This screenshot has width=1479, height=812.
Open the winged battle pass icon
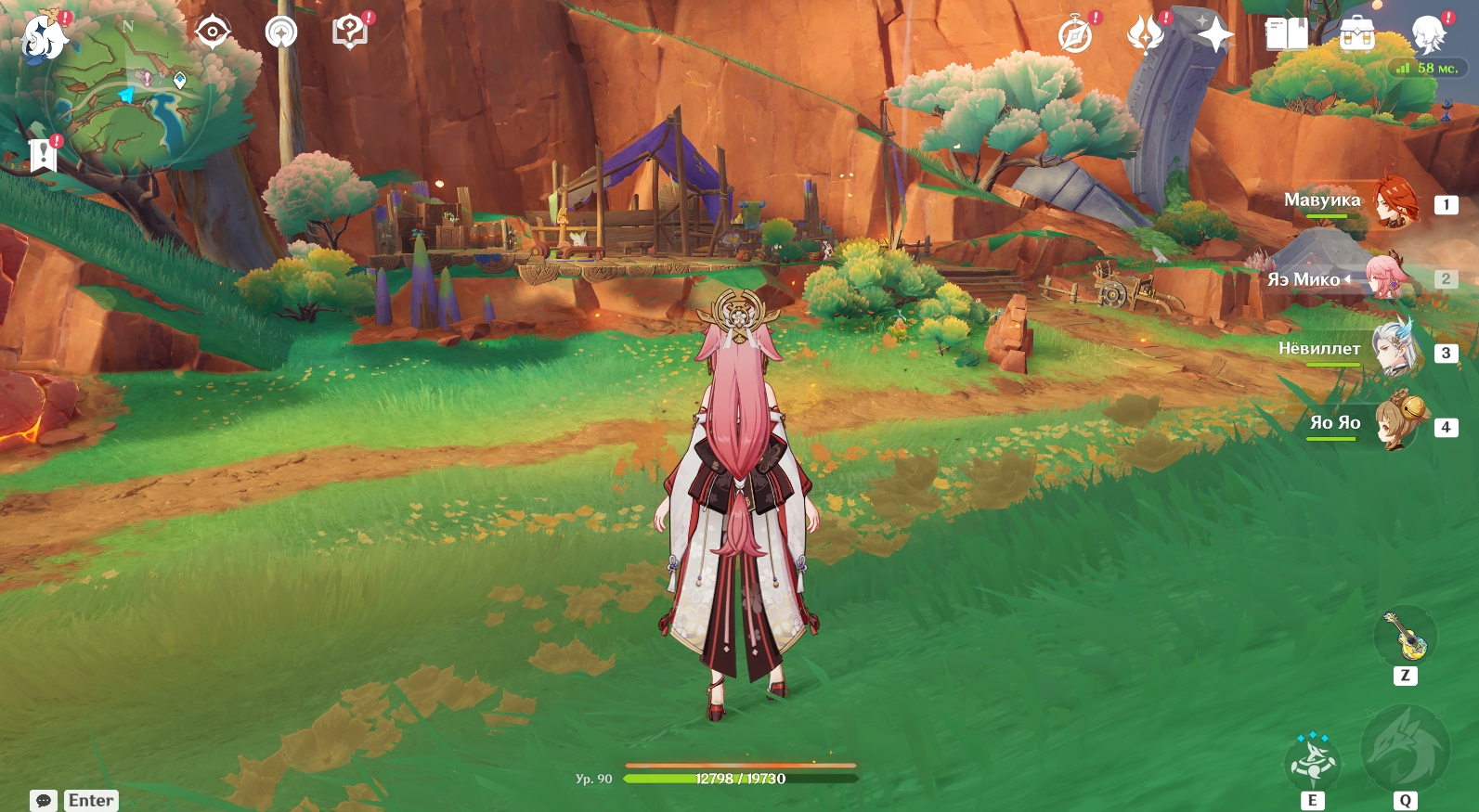[1145, 36]
